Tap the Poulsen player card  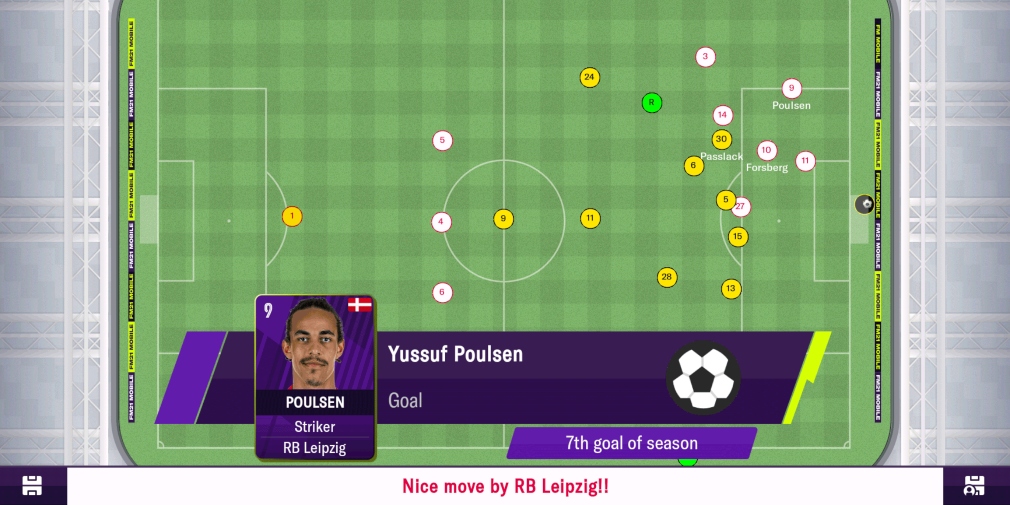point(316,377)
